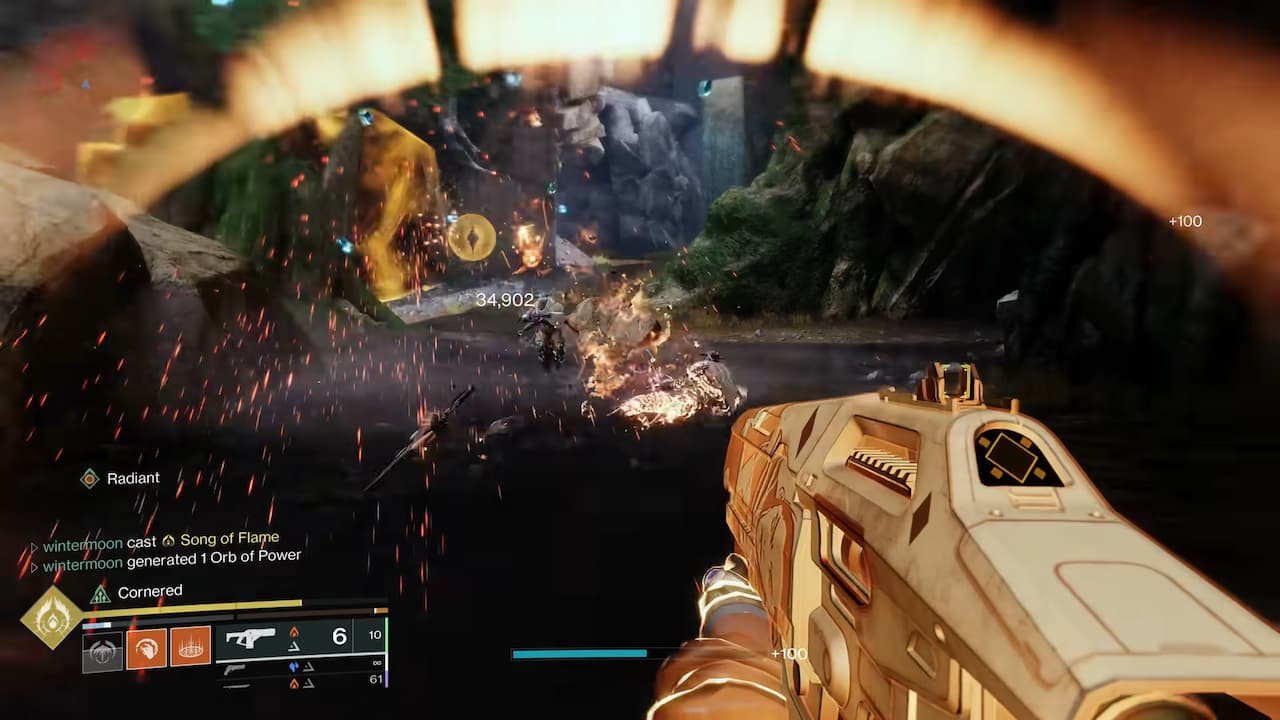Trigger the rift class ability icon
The width and height of the screenshot is (1280, 720).
[x=191, y=648]
